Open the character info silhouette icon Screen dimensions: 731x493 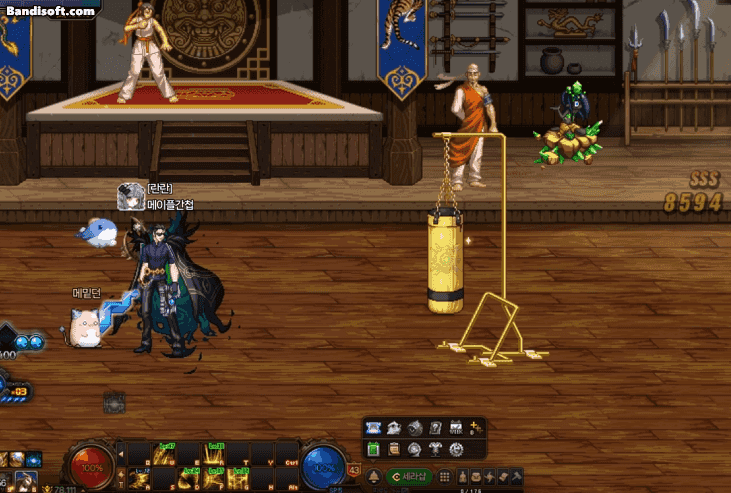click(x=460, y=476)
